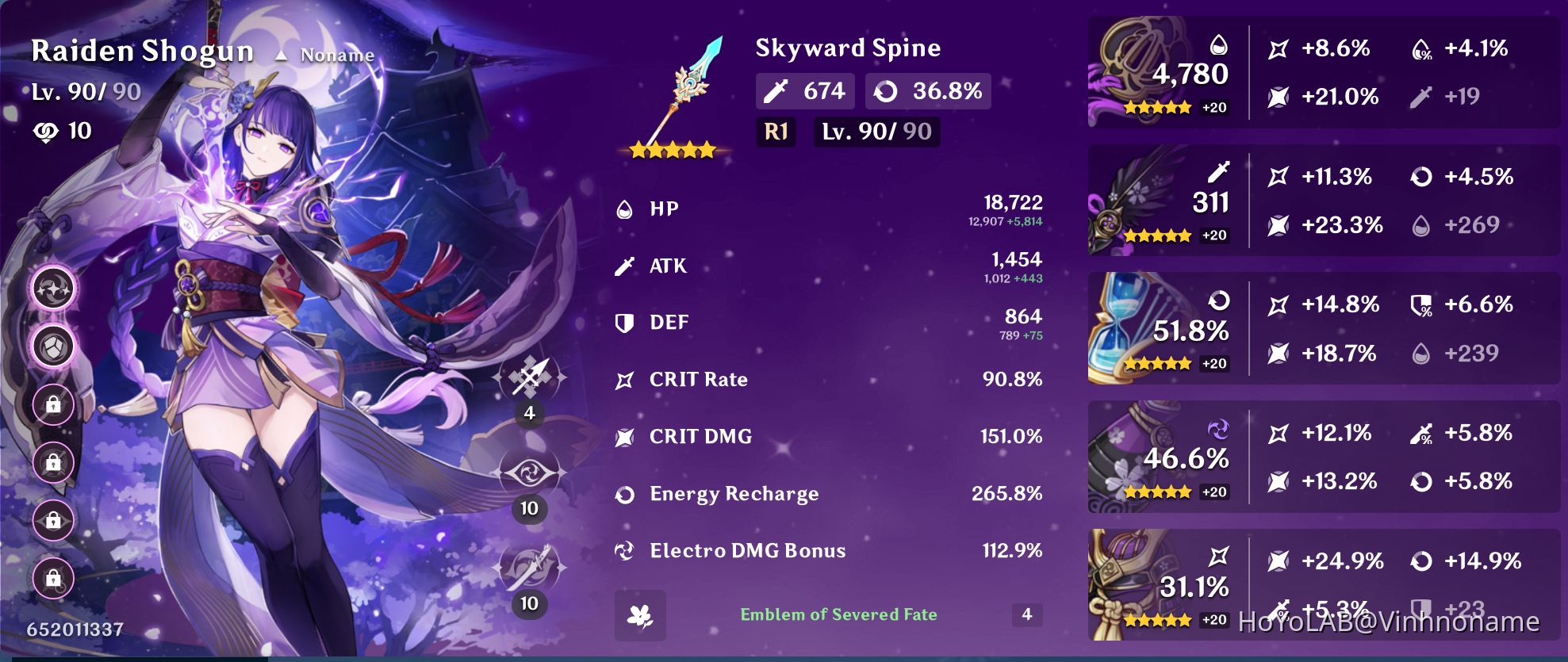
Task: Click the R1 refinement badge
Action: point(775,132)
